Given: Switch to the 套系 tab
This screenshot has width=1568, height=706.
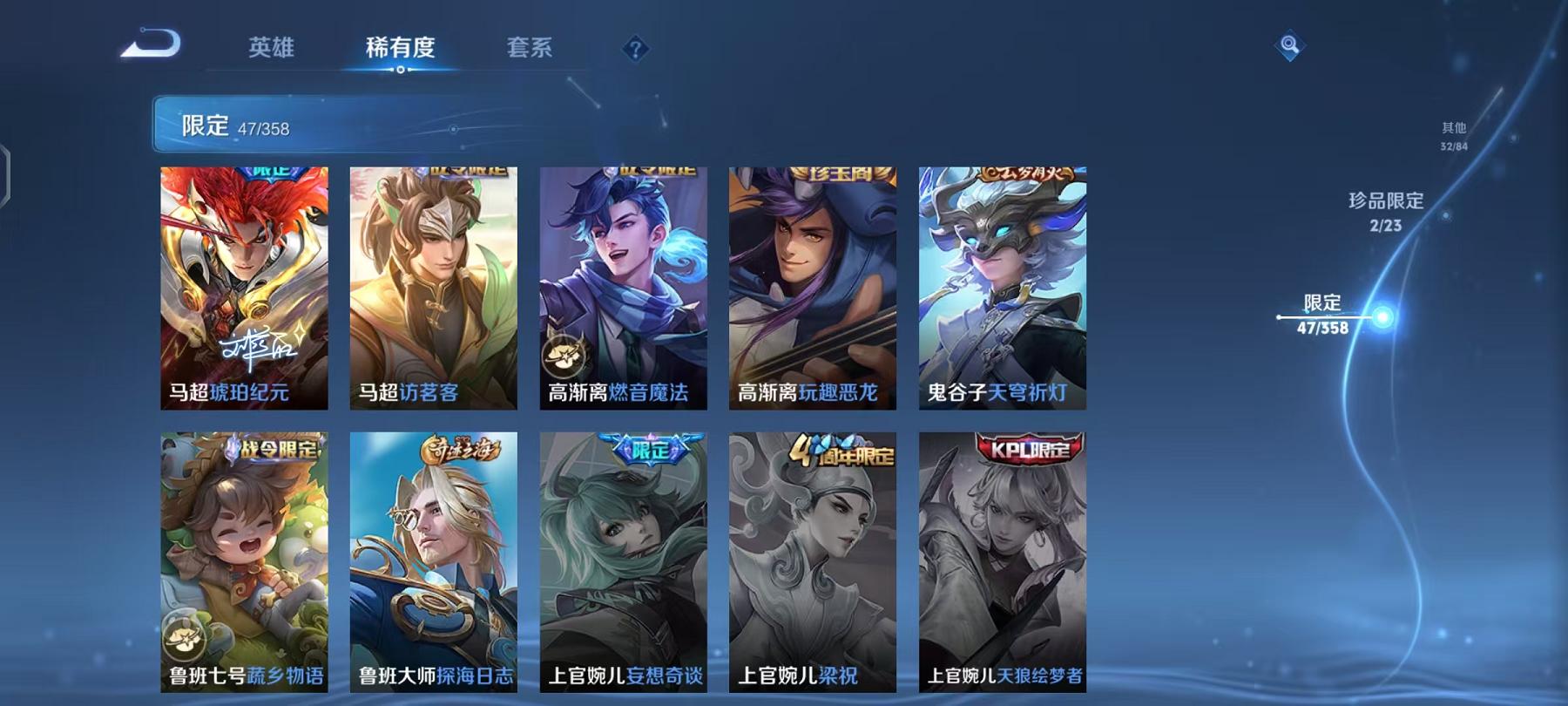Looking at the screenshot, I should coord(529,50).
